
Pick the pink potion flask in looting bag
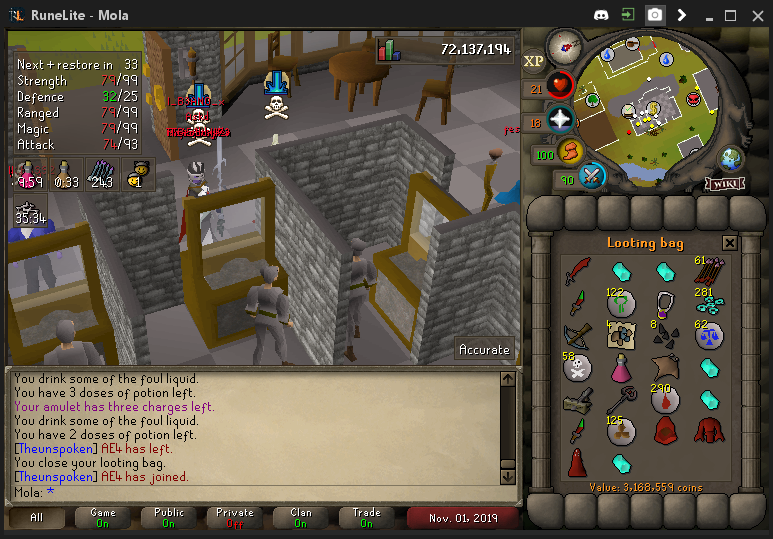click(x=621, y=368)
